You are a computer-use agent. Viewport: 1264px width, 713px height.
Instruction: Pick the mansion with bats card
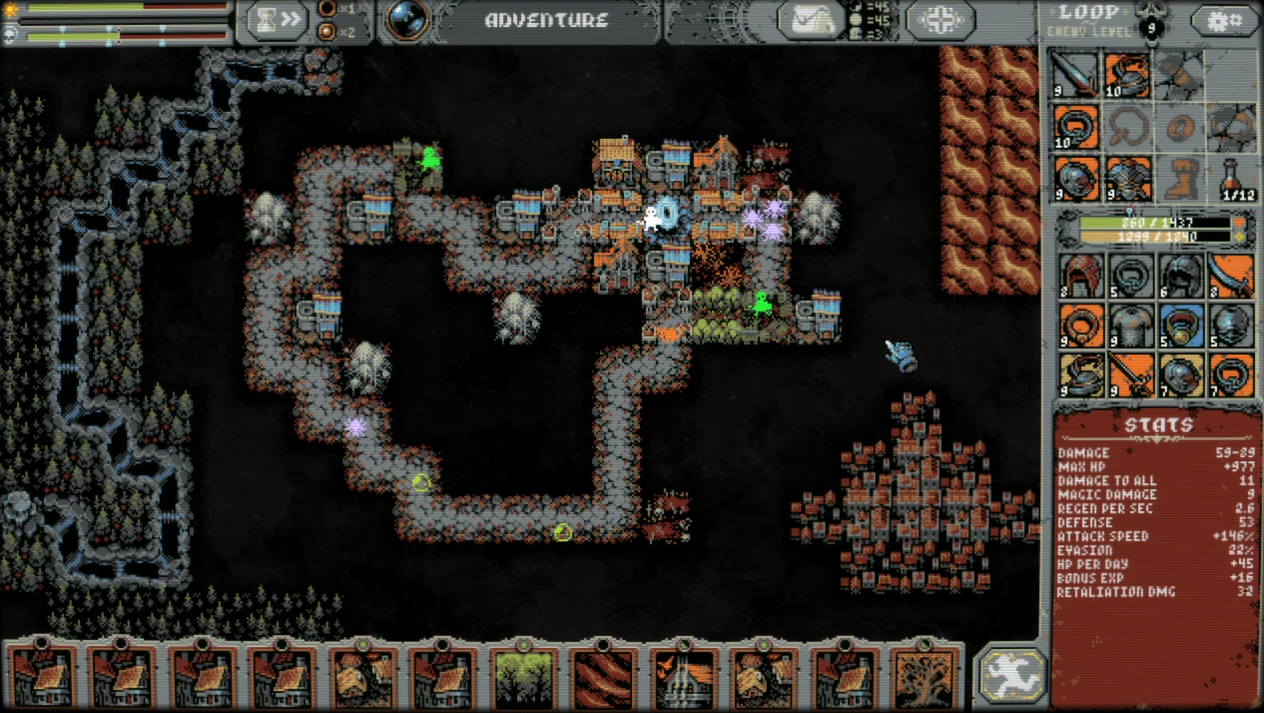[684, 678]
